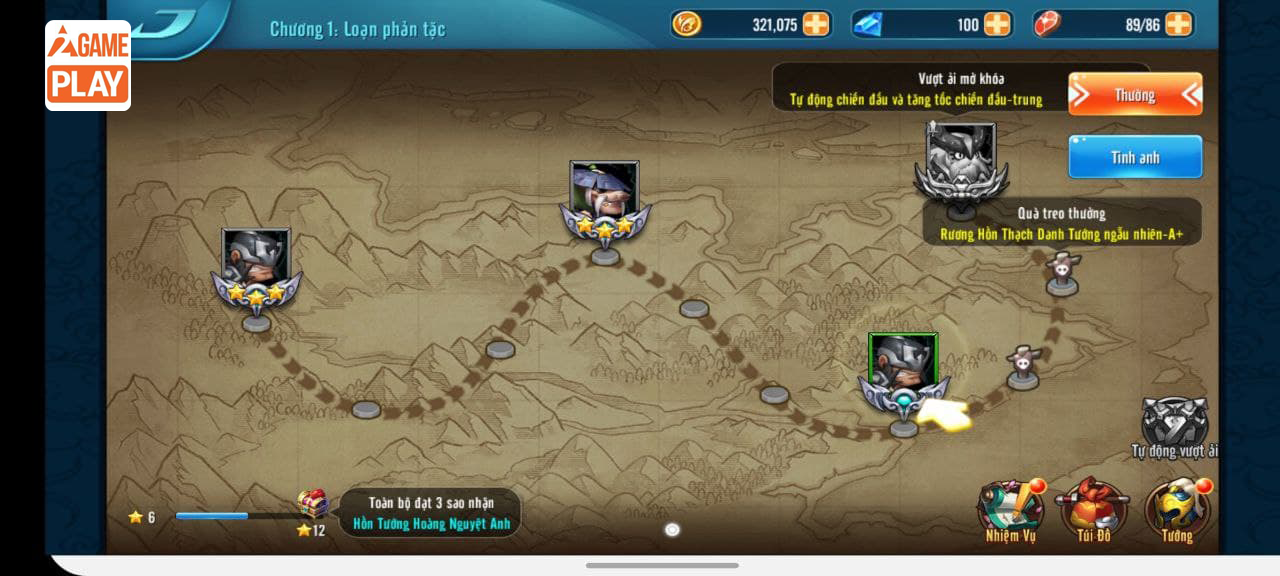Add more gold coins with plus button
This screenshot has height=576, width=1280.
pos(816,24)
